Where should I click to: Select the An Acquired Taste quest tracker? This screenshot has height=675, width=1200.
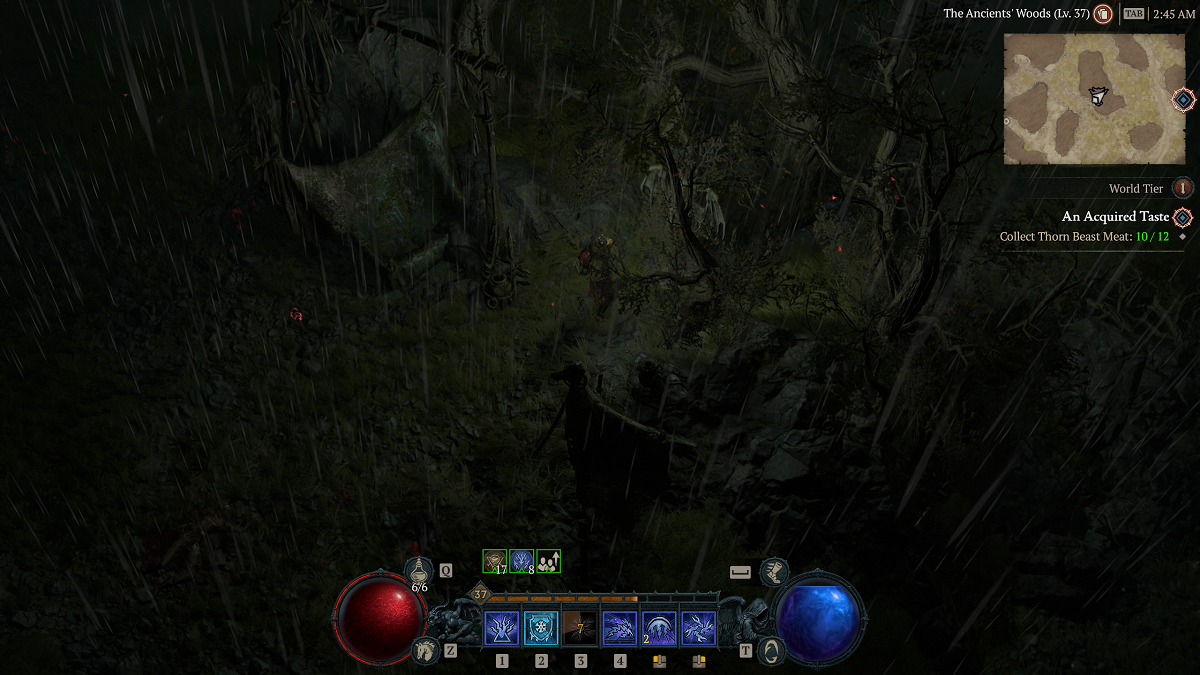click(x=1115, y=217)
